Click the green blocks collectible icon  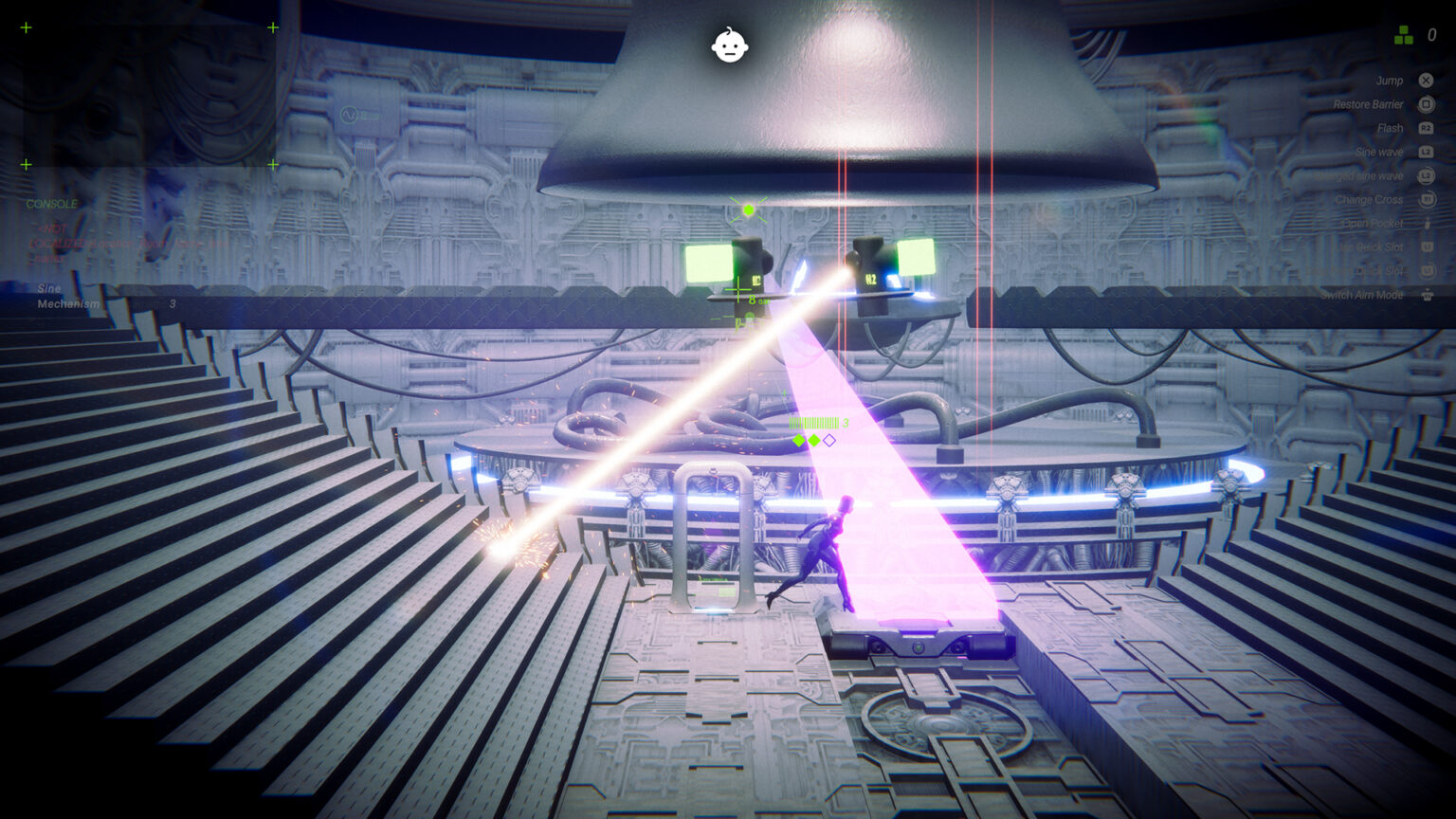[x=1404, y=36]
